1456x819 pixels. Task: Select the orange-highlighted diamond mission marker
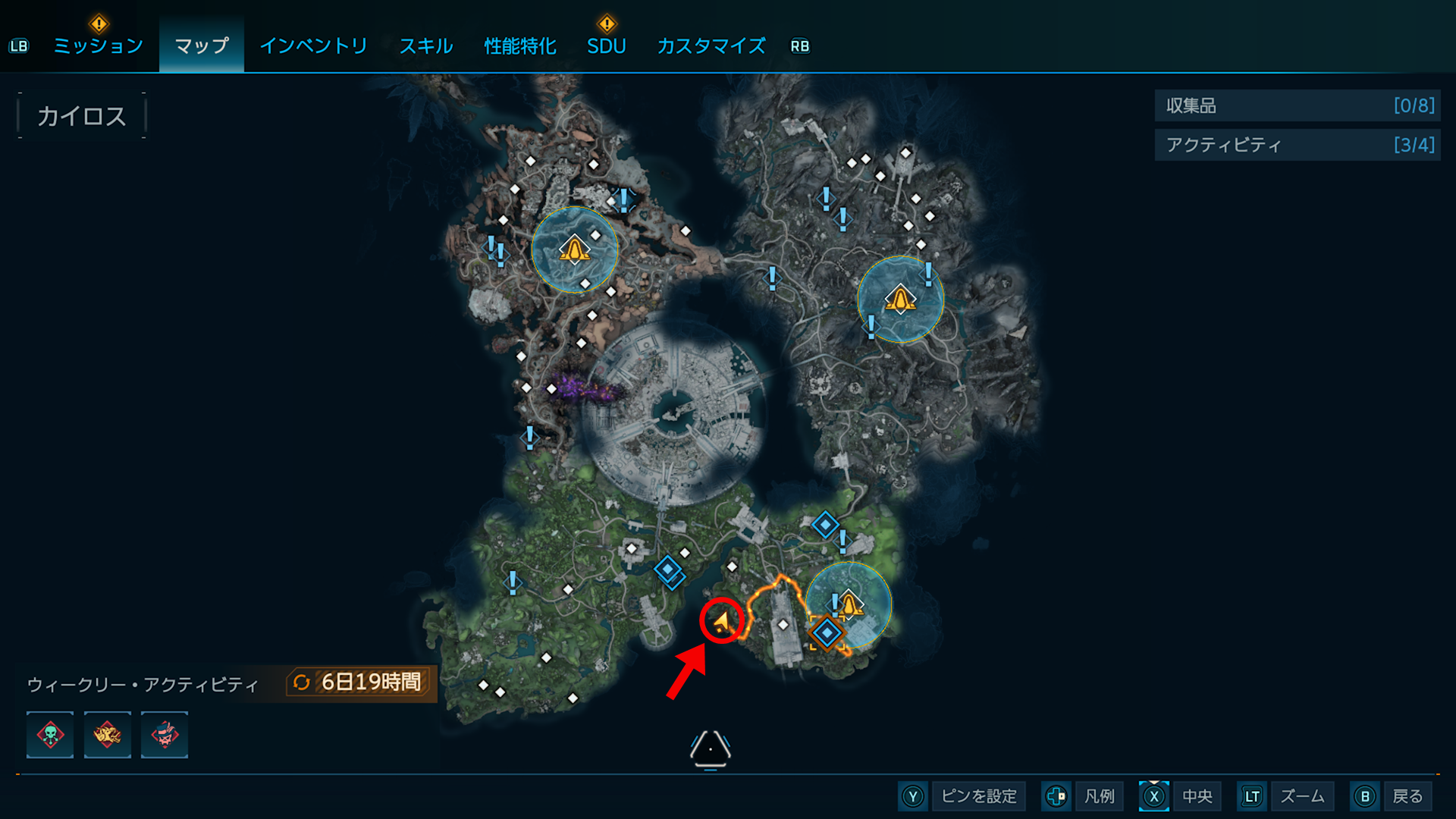click(x=827, y=632)
